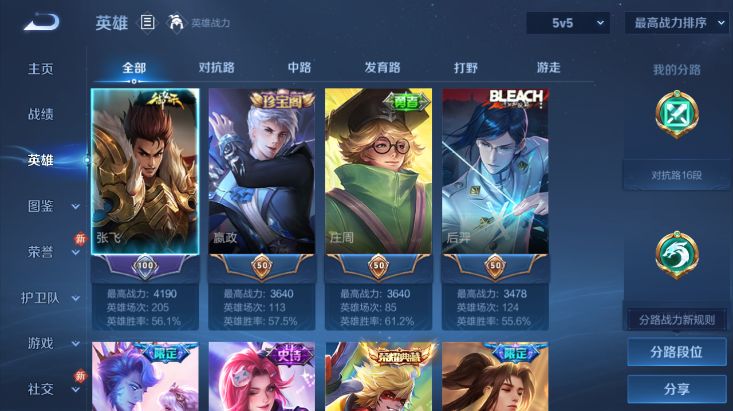This screenshot has height=411, width=733.
Task: Open the 荣誉 sidebar menu
Action: (52, 252)
